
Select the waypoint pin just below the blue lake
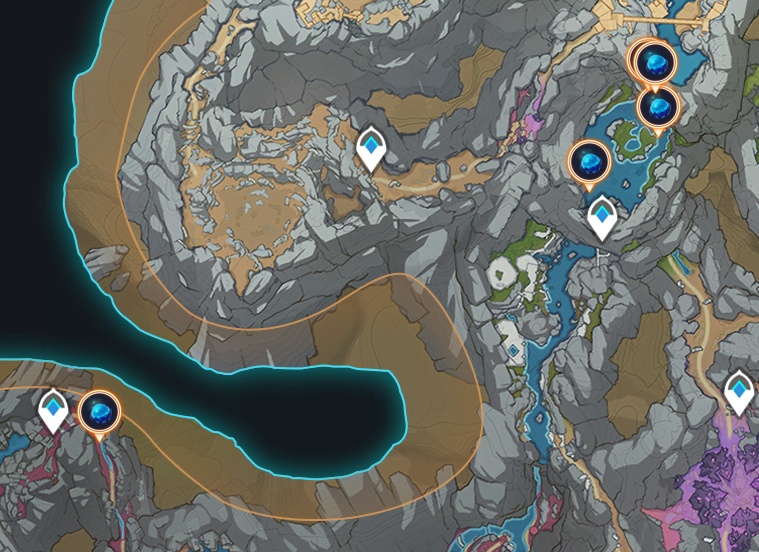(x=602, y=216)
